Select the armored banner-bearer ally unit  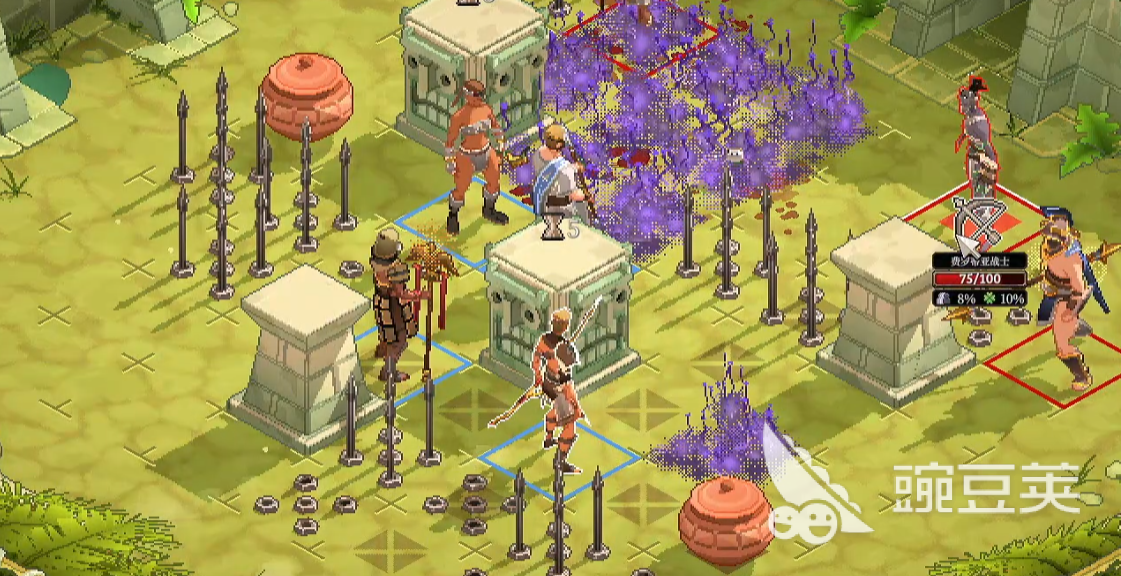(x=392, y=305)
